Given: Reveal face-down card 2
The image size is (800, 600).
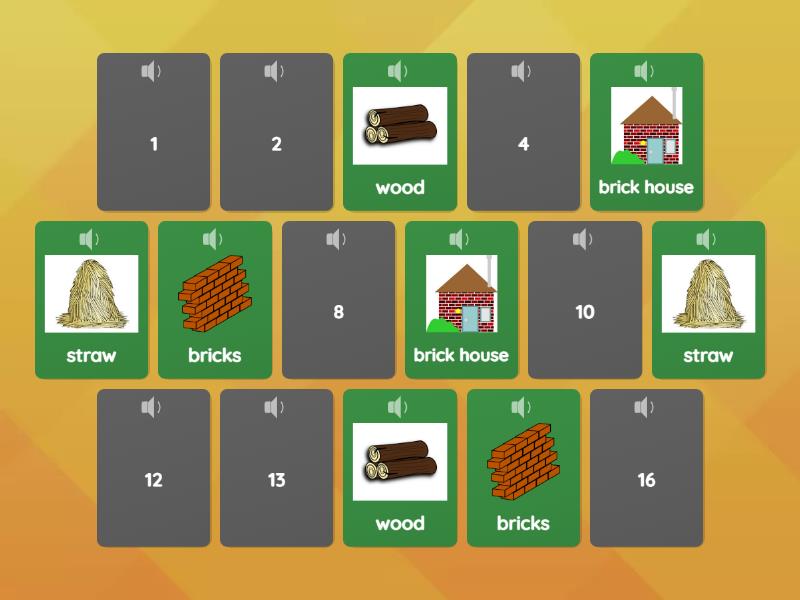Looking at the screenshot, I should click(276, 145).
